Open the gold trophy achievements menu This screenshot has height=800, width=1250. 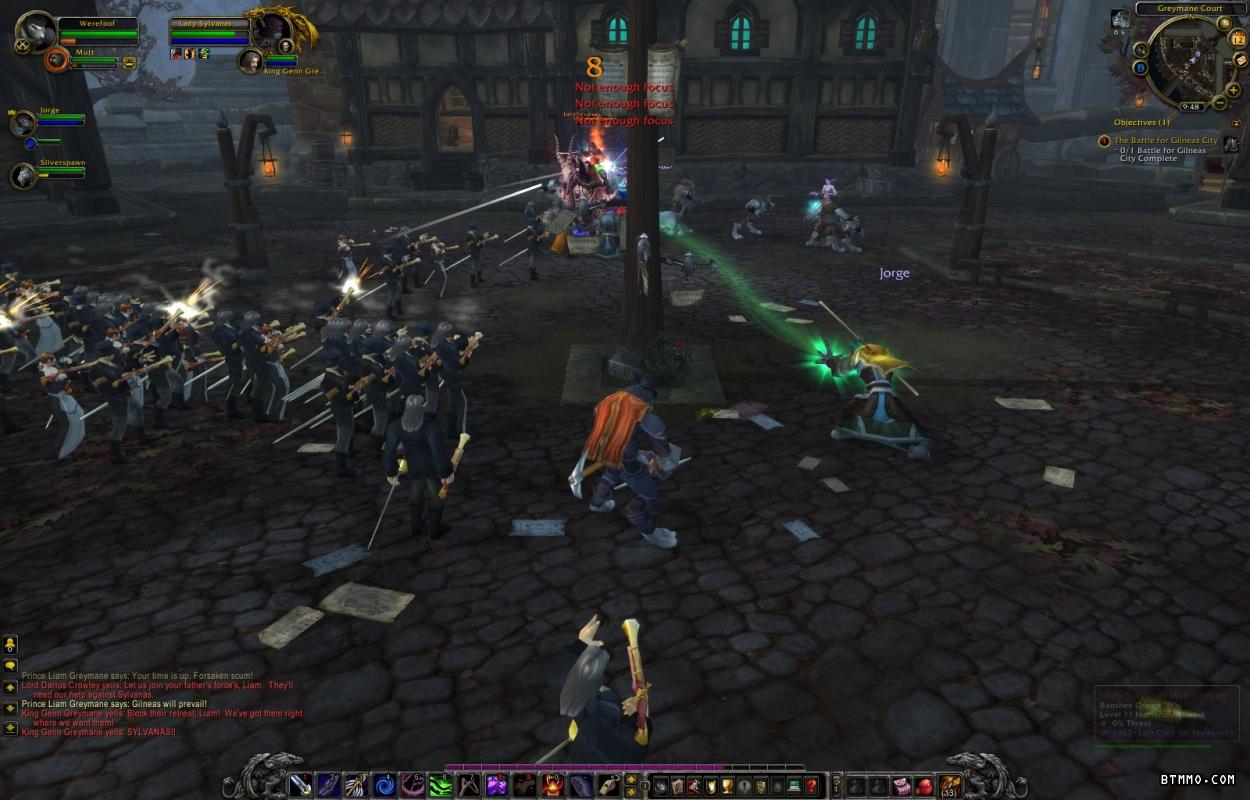[x=727, y=786]
